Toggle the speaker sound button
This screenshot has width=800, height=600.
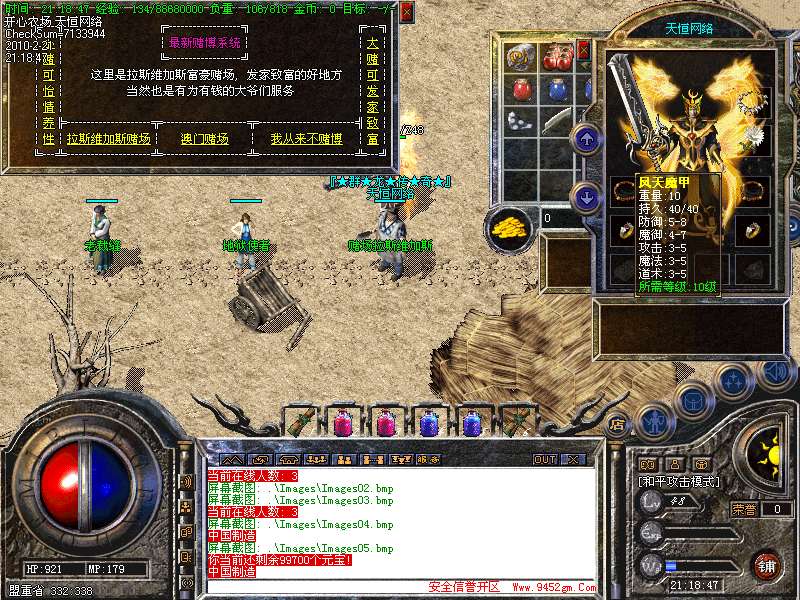tap(776, 374)
